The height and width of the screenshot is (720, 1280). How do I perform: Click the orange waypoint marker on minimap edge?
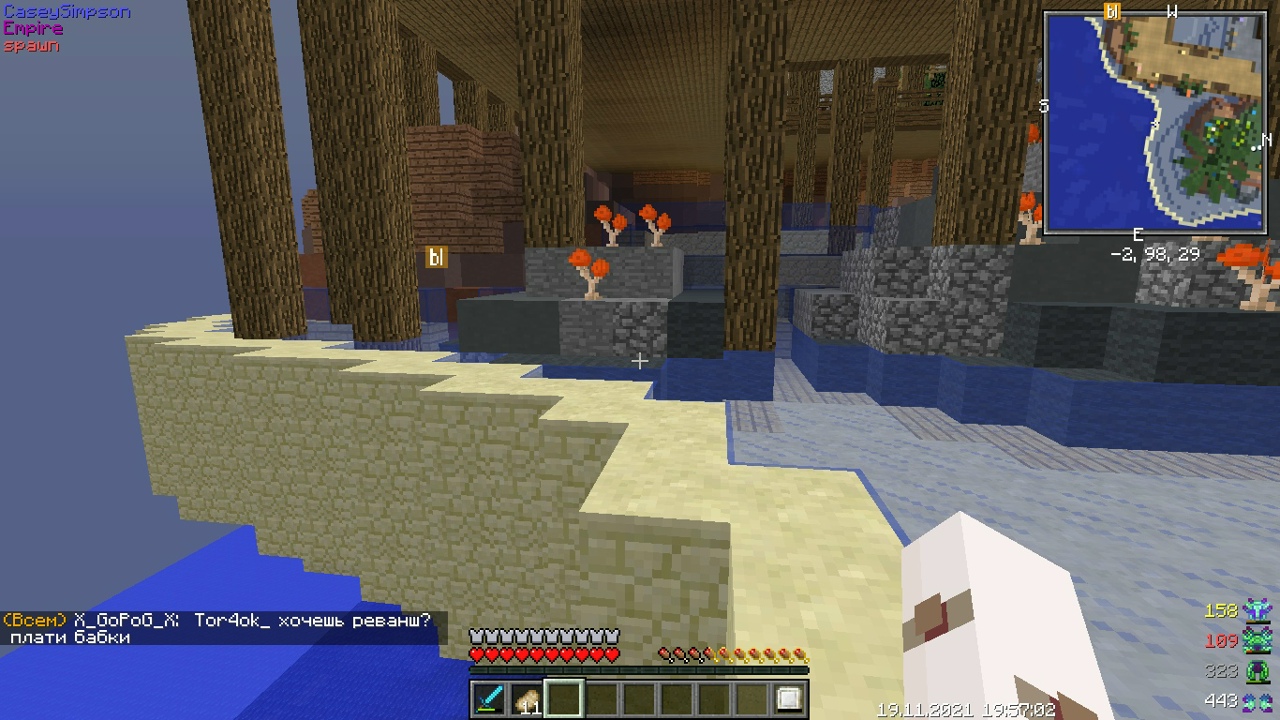(1111, 12)
